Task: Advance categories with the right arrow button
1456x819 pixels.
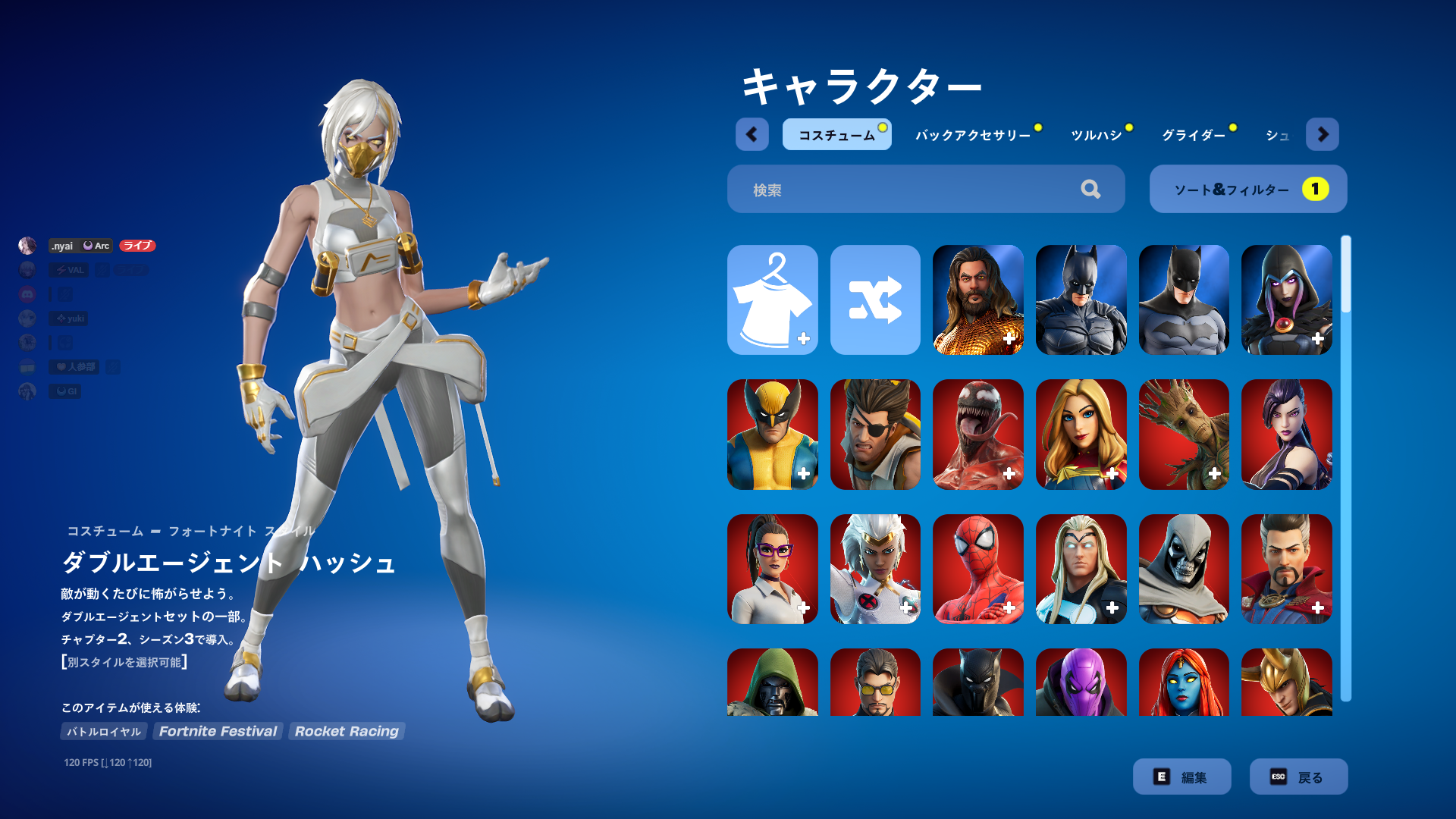Action: [1323, 134]
